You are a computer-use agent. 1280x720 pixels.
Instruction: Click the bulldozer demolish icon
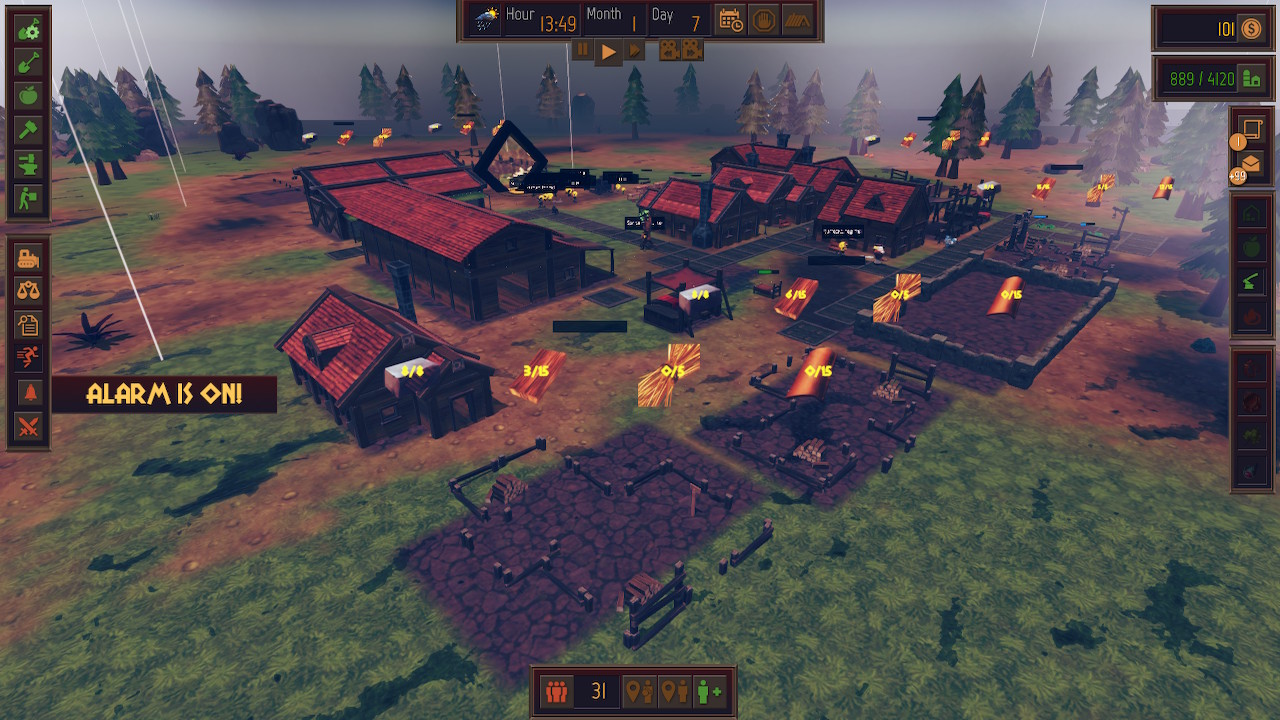pos(30,259)
